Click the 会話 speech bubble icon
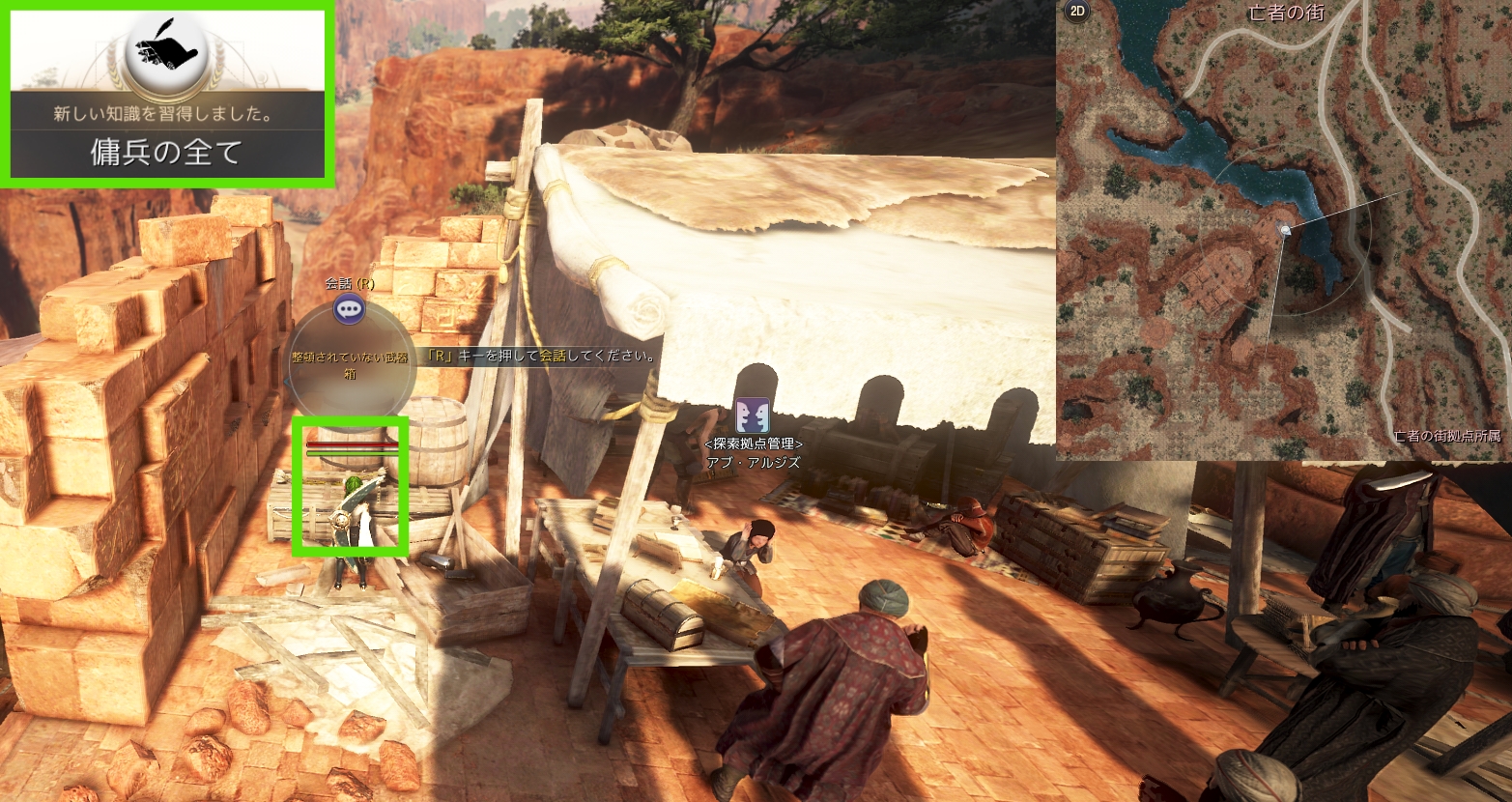This screenshot has height=802, width=1512. point(349,309)
